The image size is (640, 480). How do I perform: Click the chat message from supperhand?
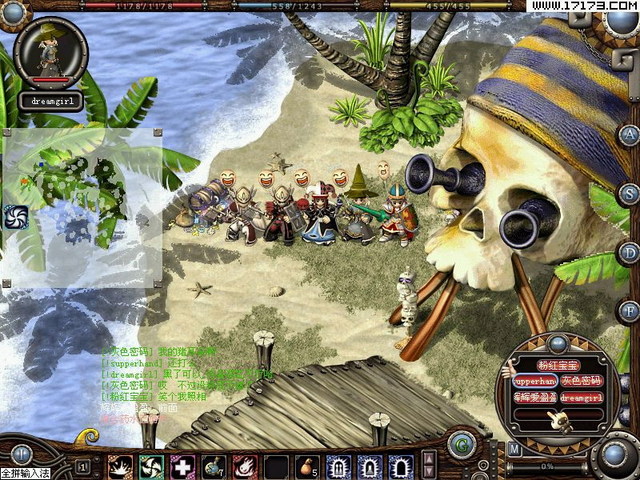tap(140, 363)
